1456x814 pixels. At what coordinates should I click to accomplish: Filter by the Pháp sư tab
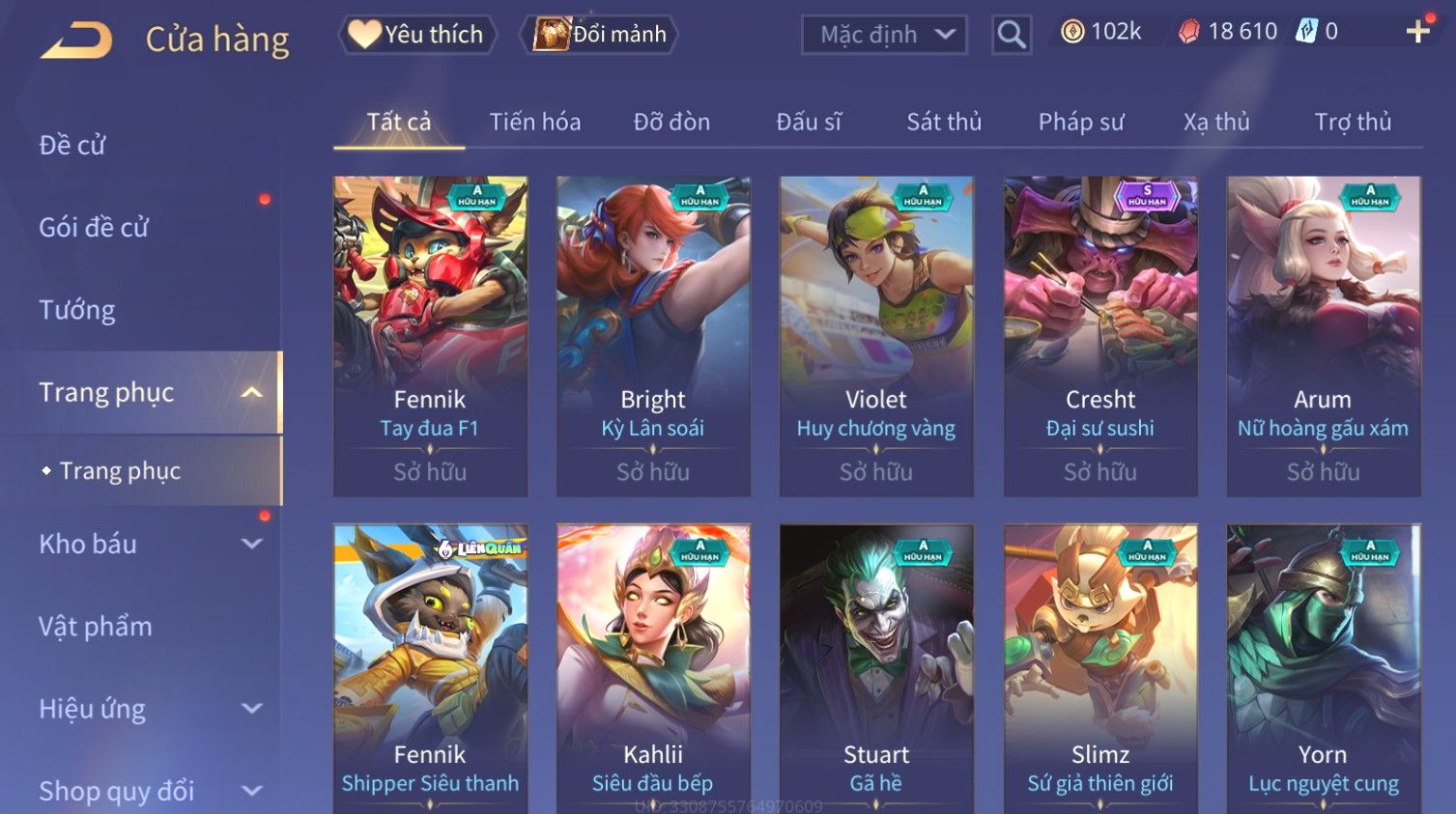point(1081,122)
